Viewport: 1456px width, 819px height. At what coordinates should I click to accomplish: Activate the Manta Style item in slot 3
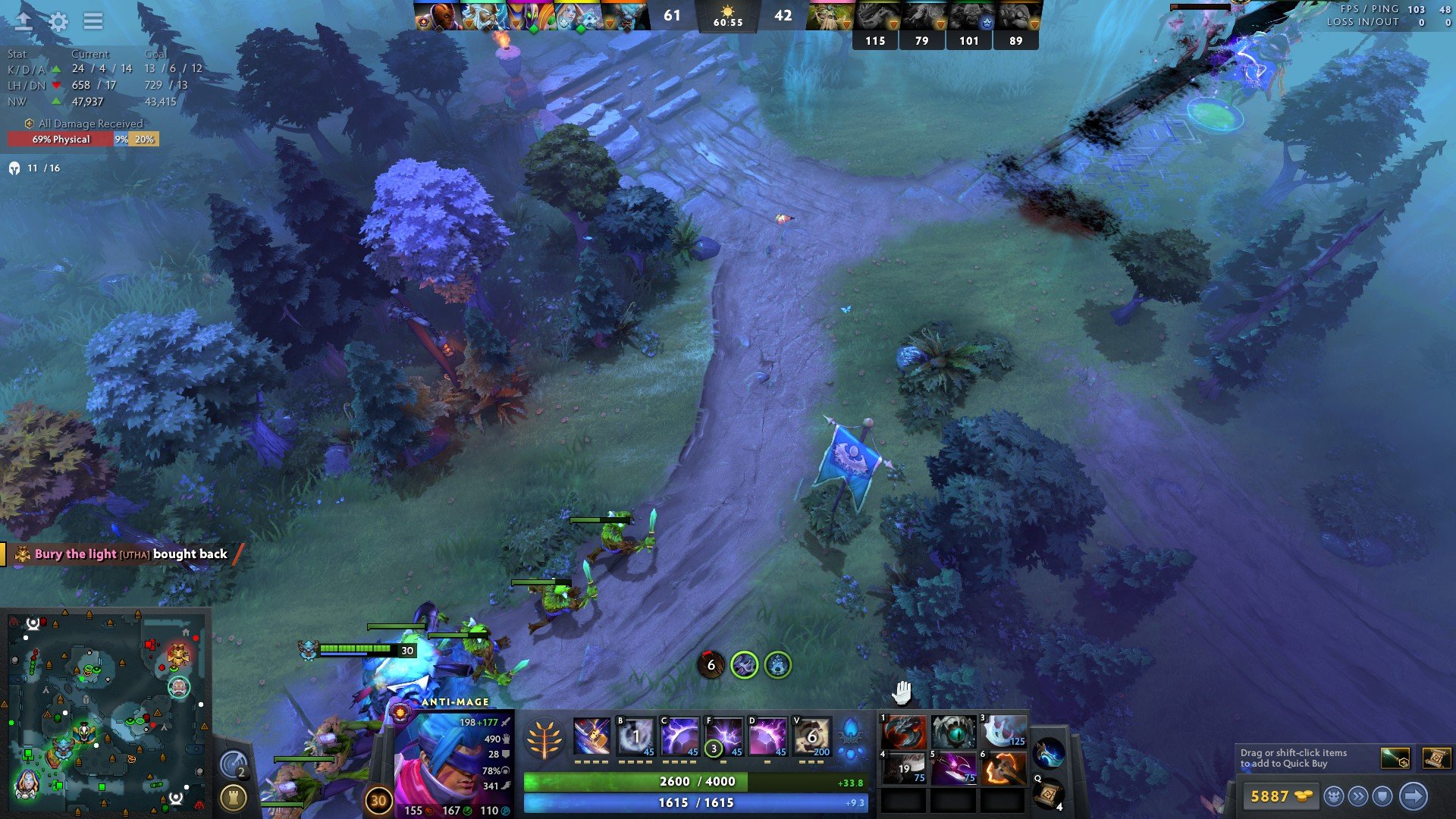[1003, 732]
